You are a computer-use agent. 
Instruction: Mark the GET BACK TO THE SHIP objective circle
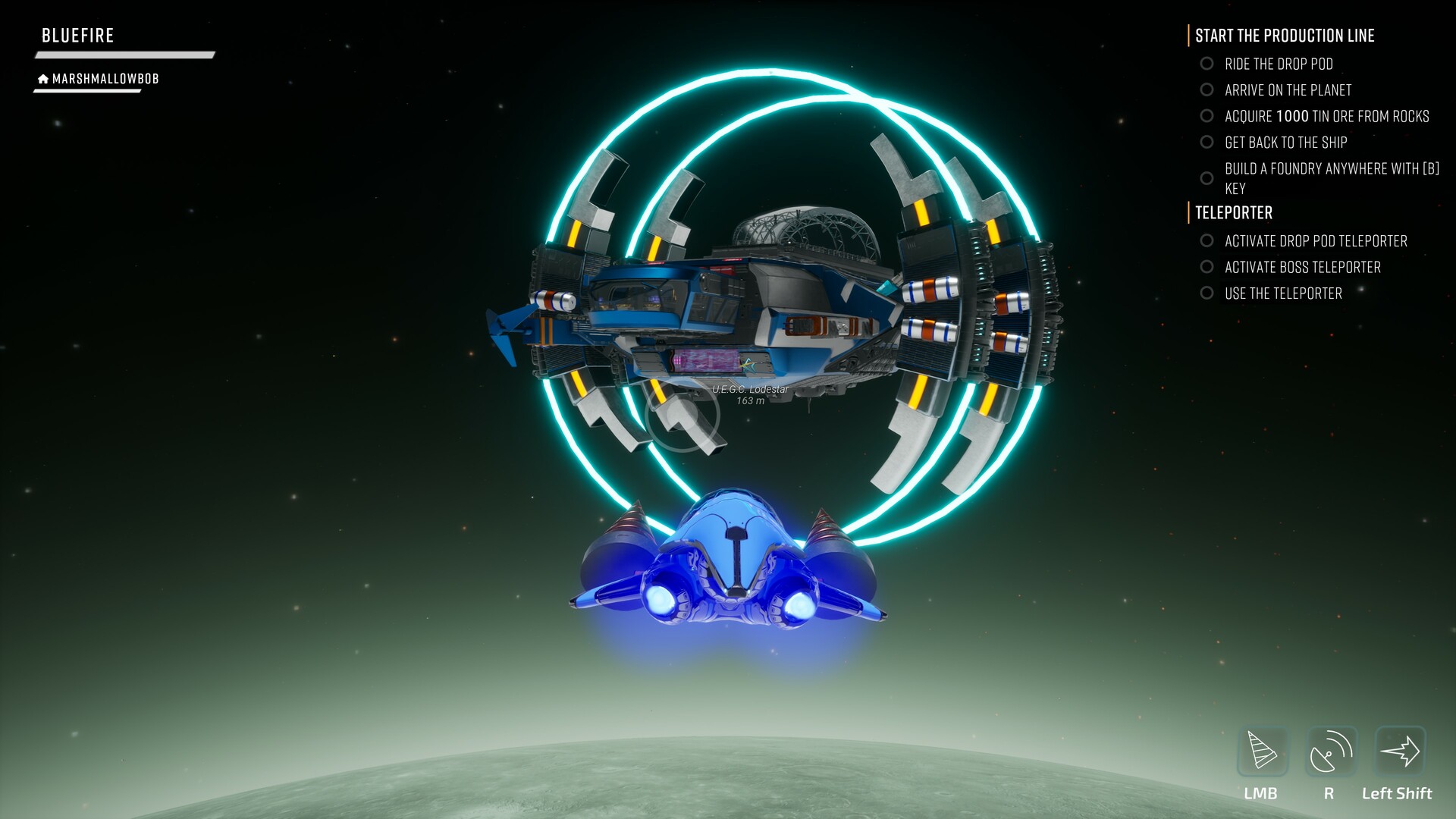pos(1207,142)
